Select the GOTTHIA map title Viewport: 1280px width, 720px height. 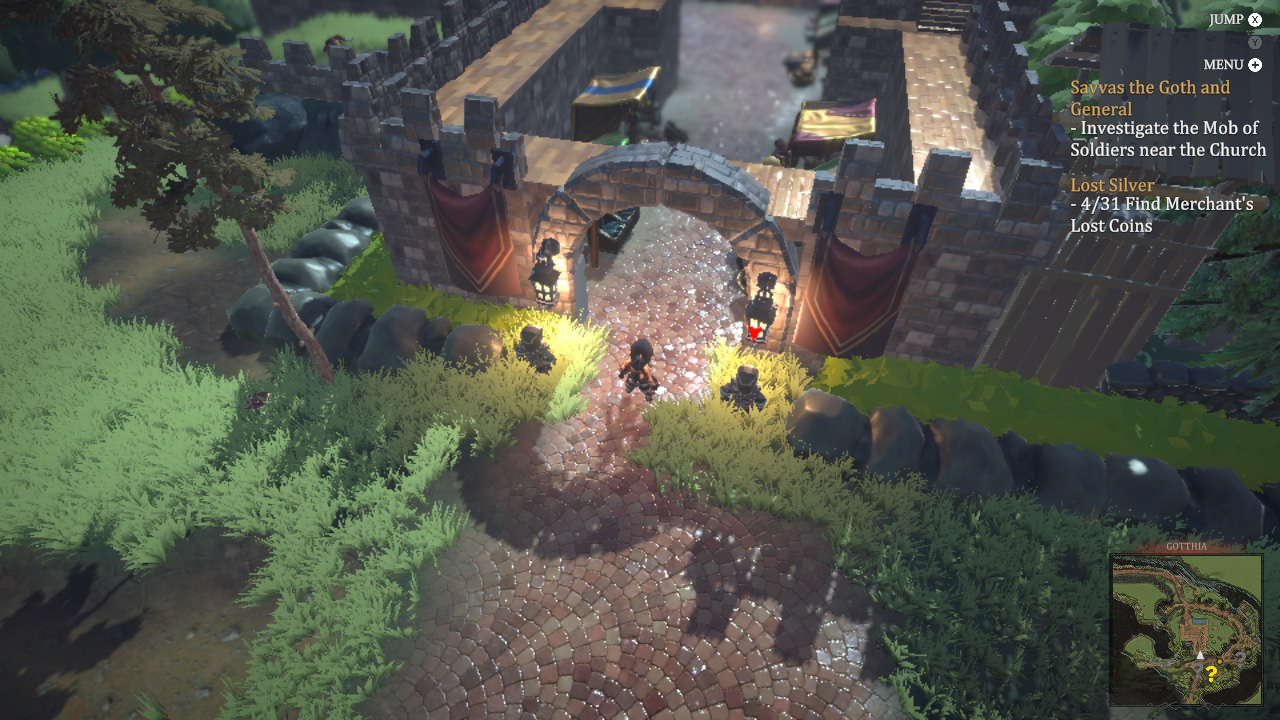1187,545
